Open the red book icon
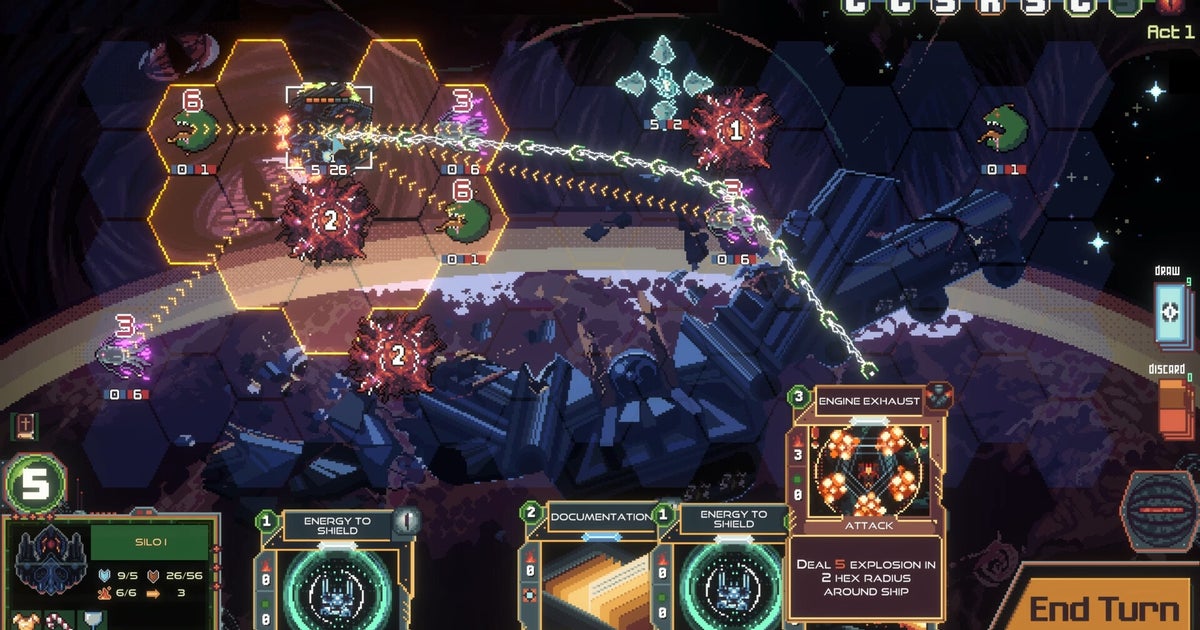Image resolution: width=1200 pixels, height=630 pixels. [26, 425]
